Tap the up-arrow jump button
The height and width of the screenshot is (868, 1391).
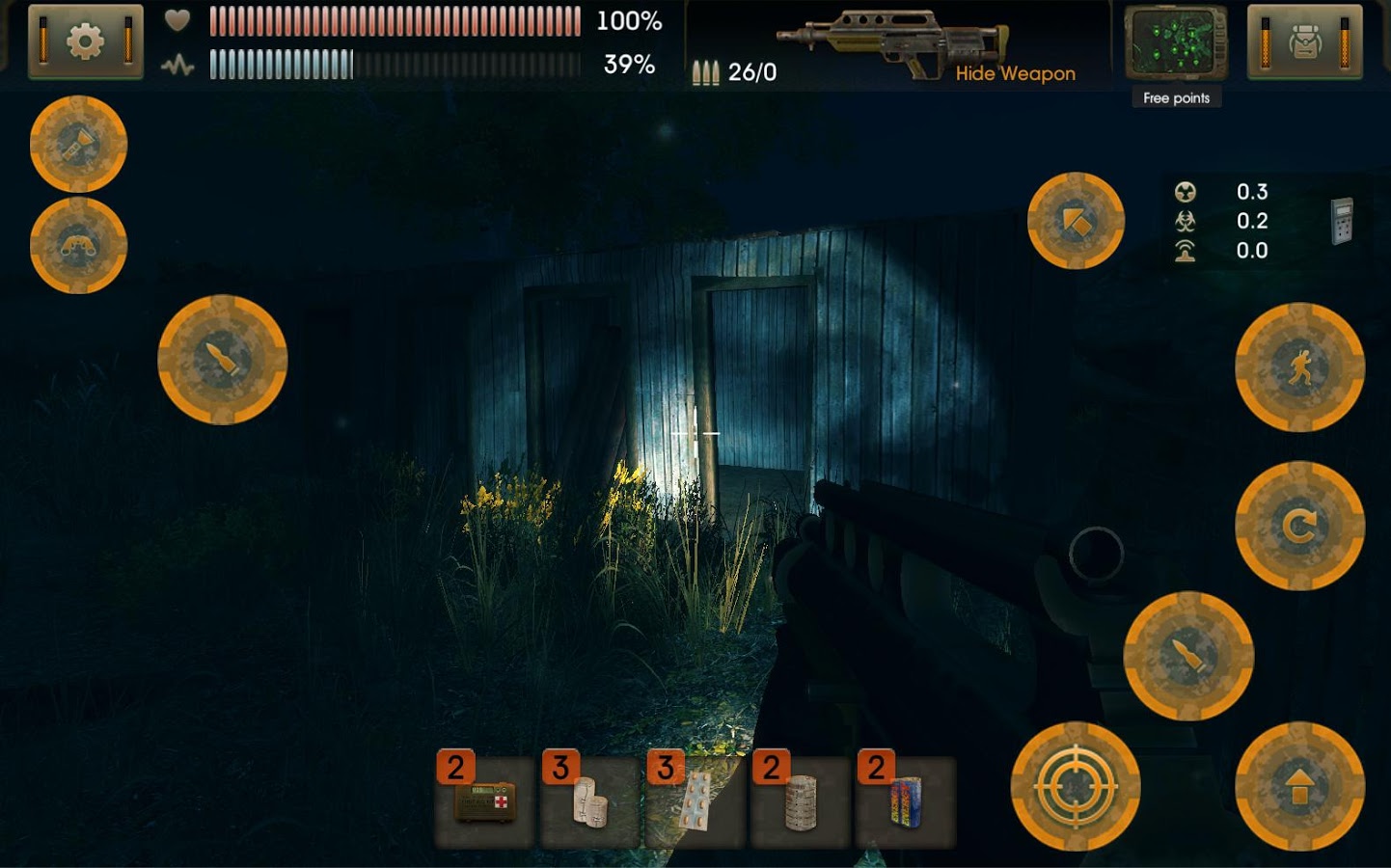pyautogui.click(x=1299, y=787)
